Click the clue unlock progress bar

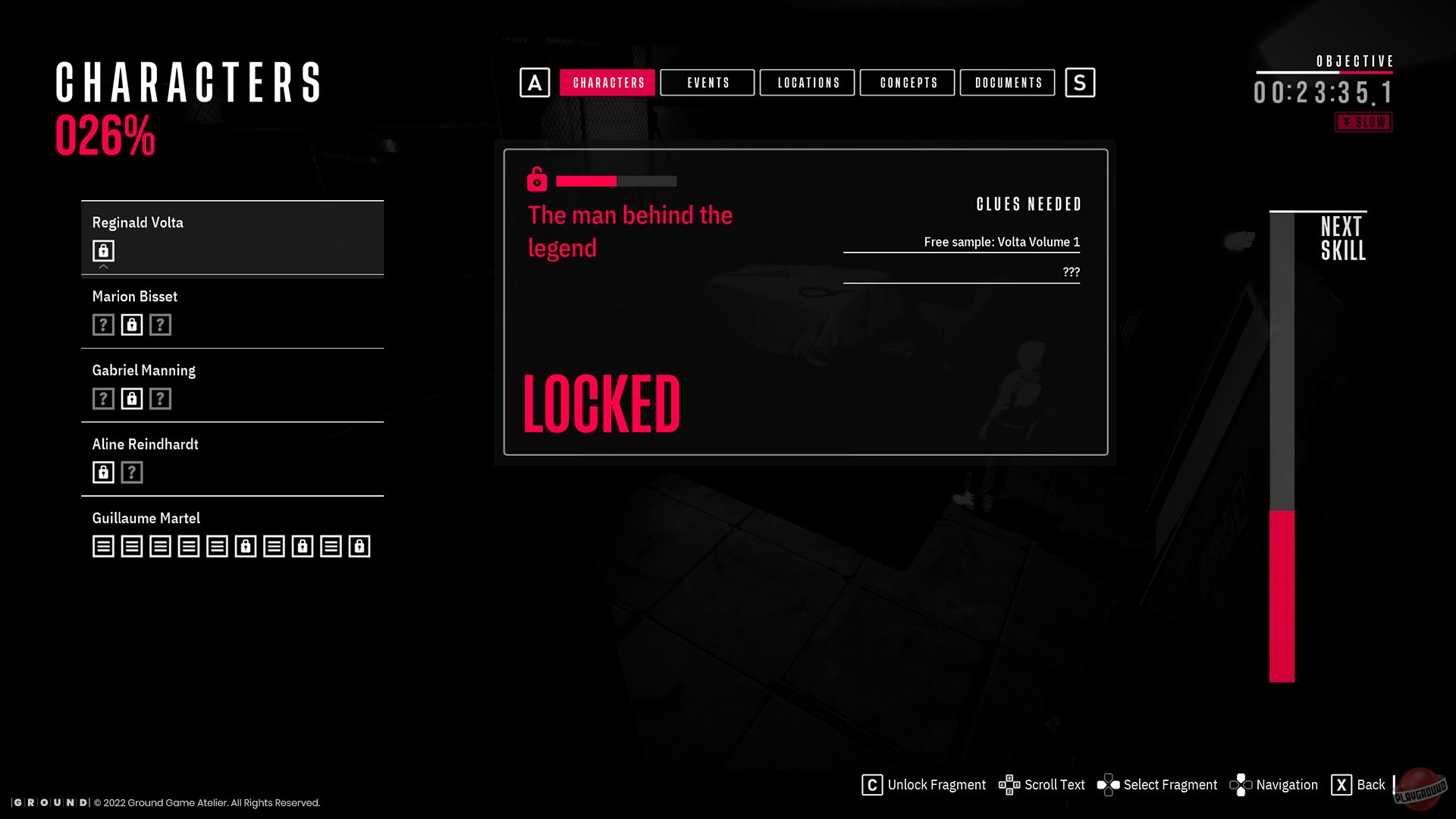[615, 181]
